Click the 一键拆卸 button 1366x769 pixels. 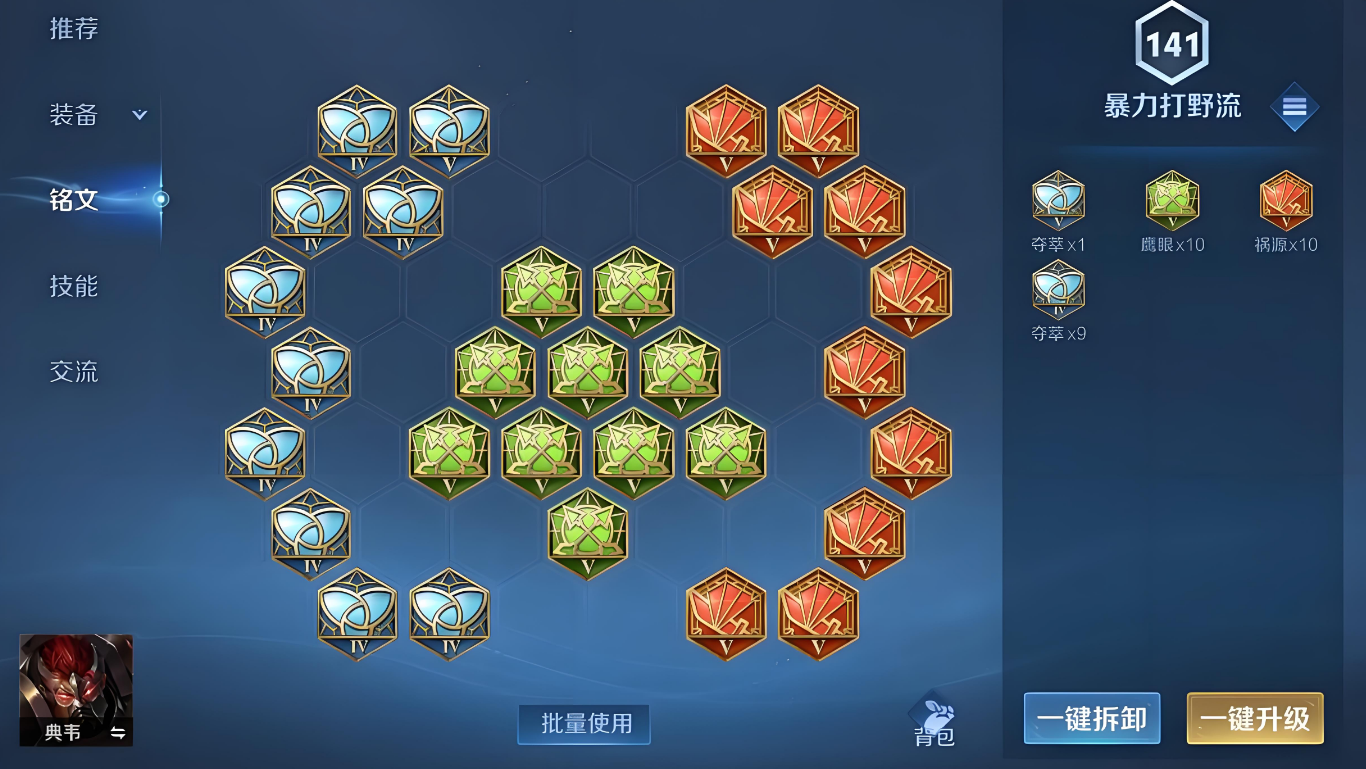click(x=1091, y=718)
